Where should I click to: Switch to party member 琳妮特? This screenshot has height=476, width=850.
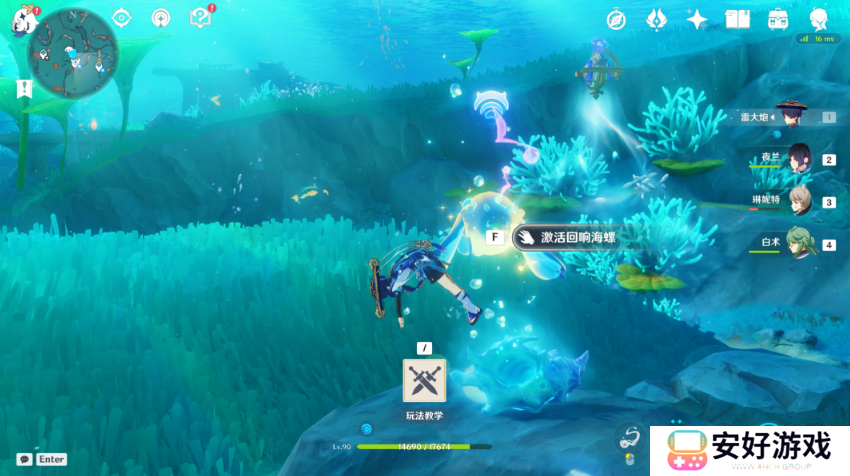(798, 201)
